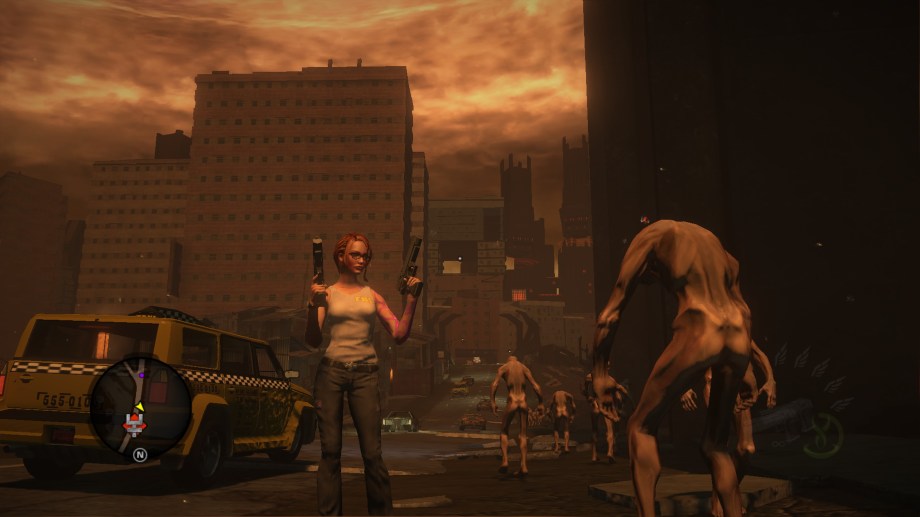Click the faded green weapon ring HUD
Image resolution: width=920 pixels, height=517 pixels.
(x=823, y=435)
